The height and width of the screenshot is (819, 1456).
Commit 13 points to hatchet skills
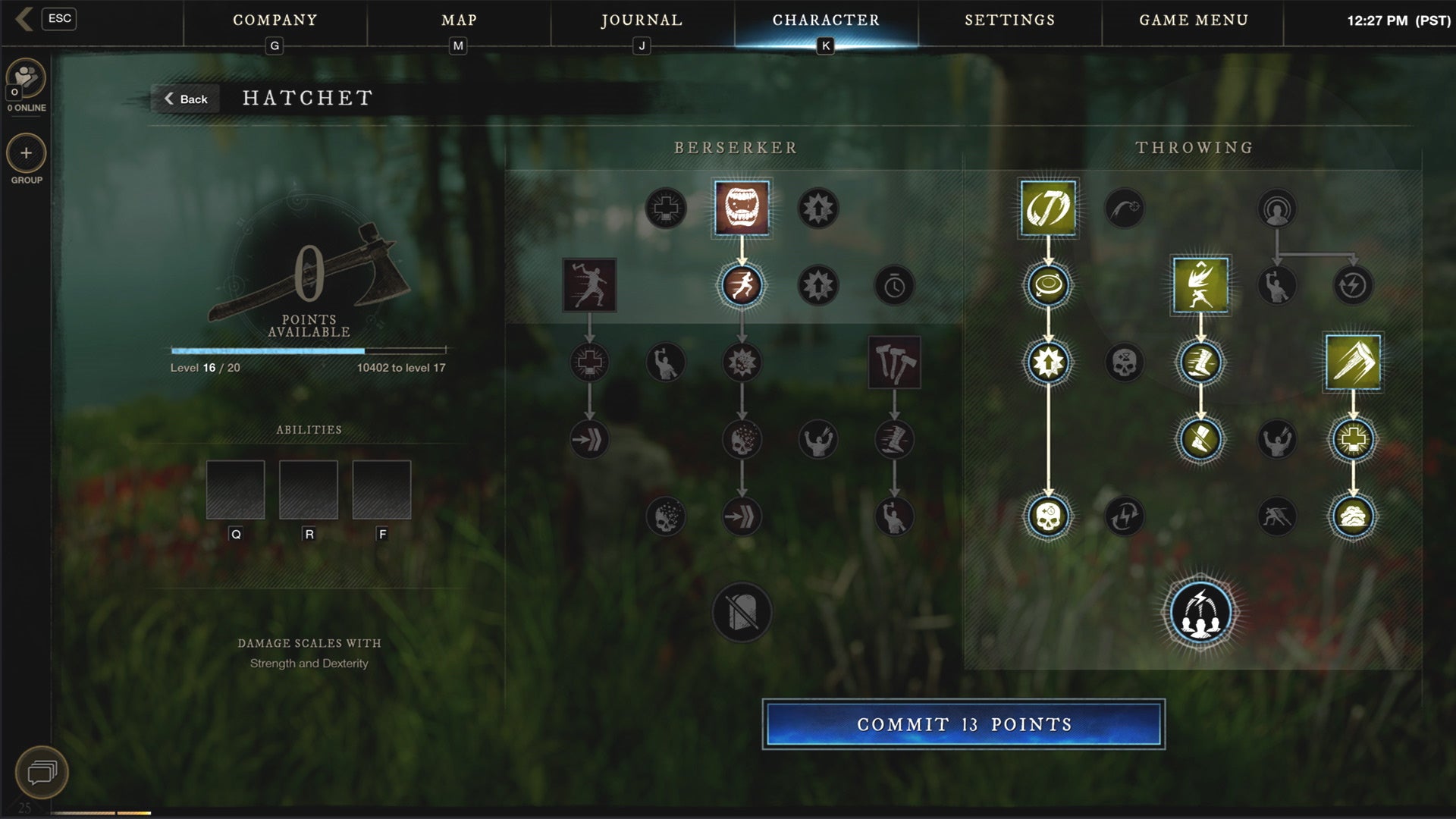[963, 724]
